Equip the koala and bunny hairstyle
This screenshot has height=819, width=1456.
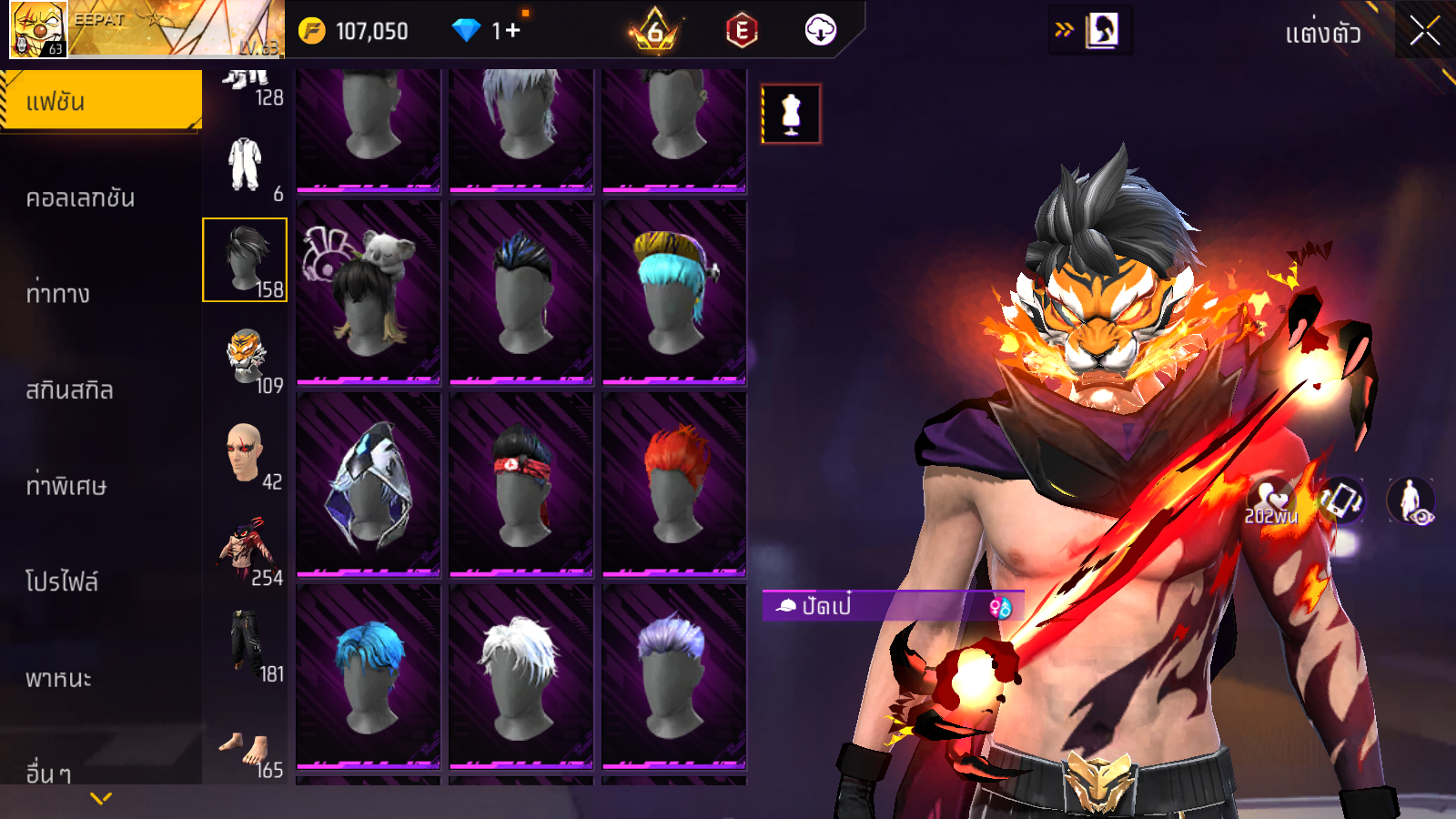click(x=369, y=291)
